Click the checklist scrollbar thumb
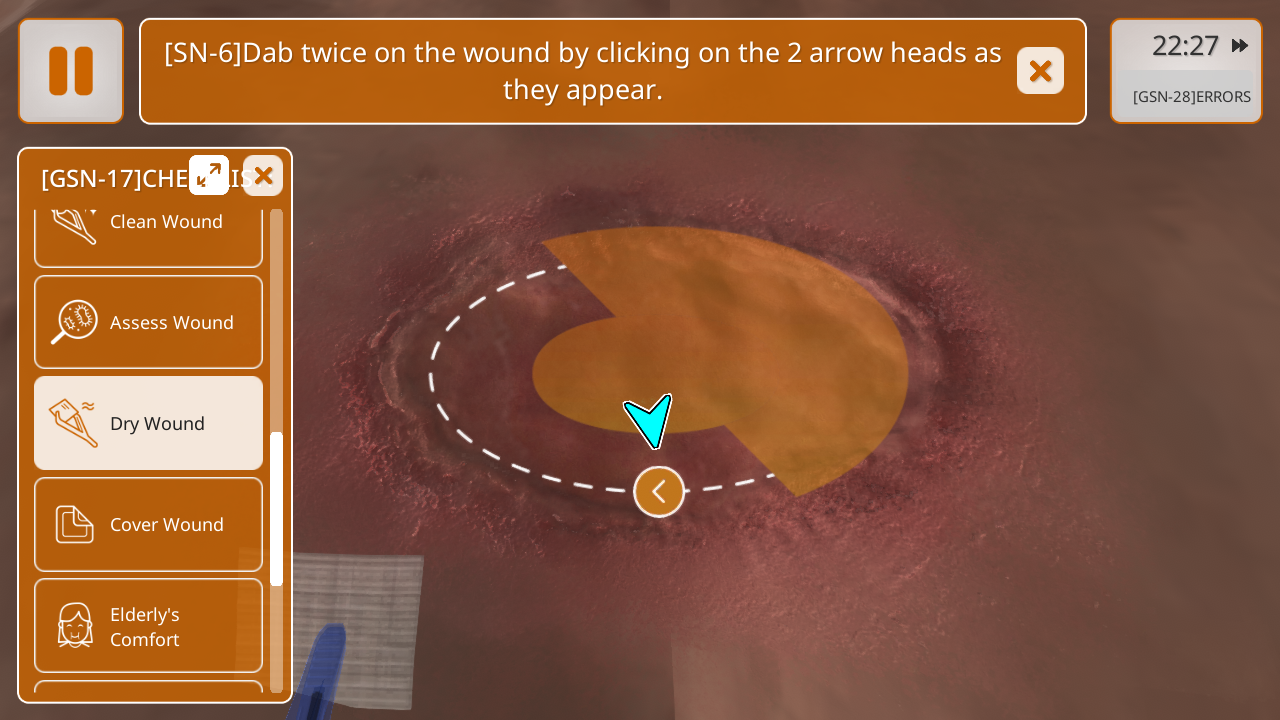This screenshot has height=720, width=1280. point(277,508)
